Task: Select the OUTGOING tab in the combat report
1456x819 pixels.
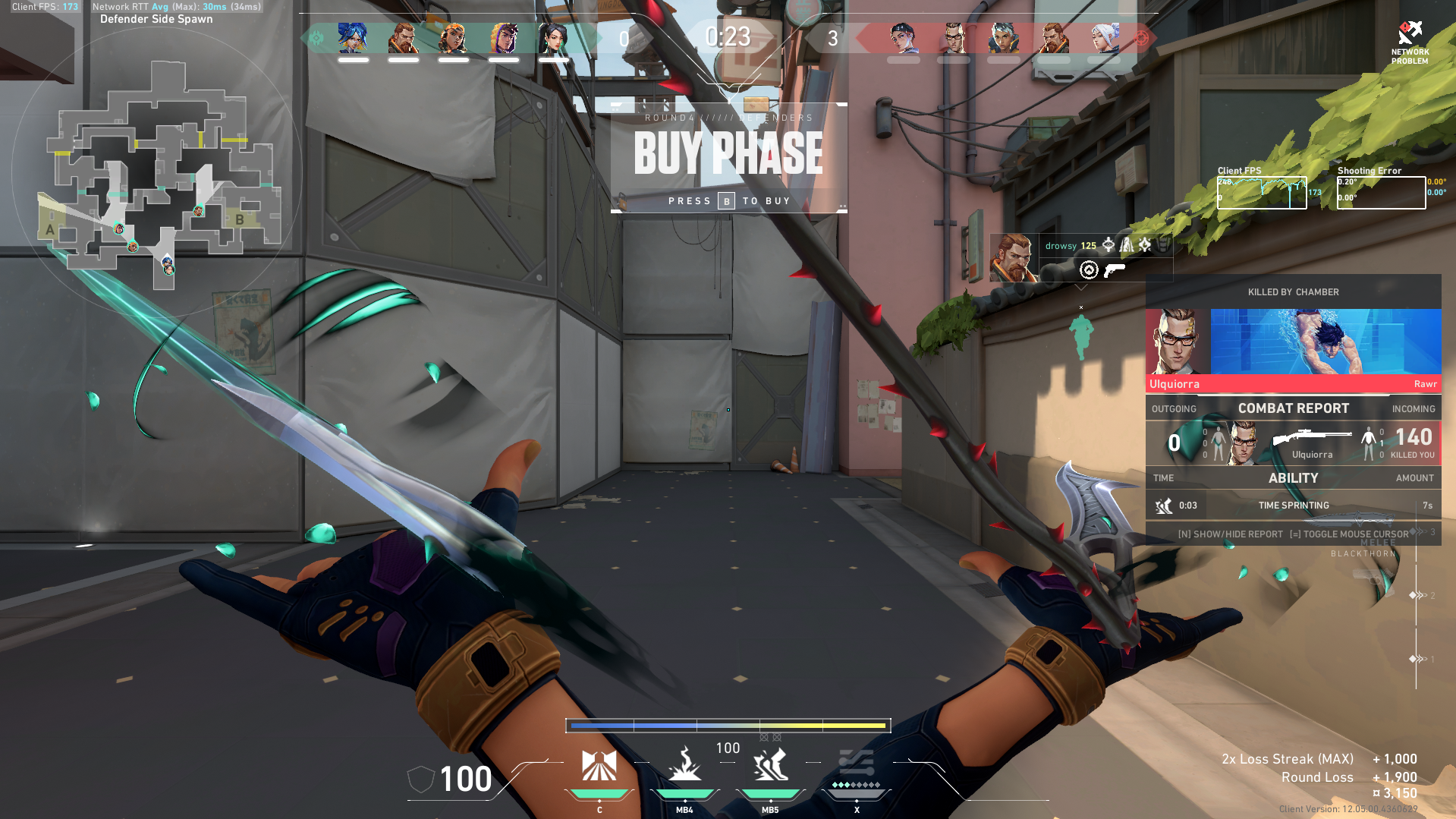Action: coord(1174,408)
